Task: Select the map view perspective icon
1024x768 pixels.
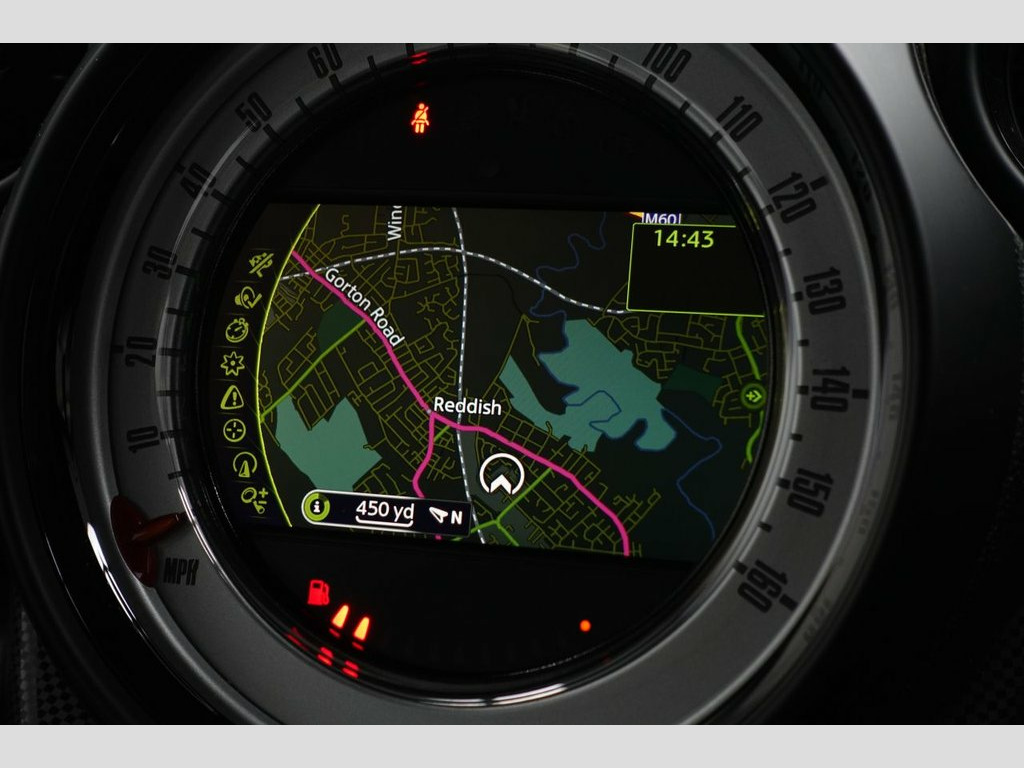Action: point(243,464)
